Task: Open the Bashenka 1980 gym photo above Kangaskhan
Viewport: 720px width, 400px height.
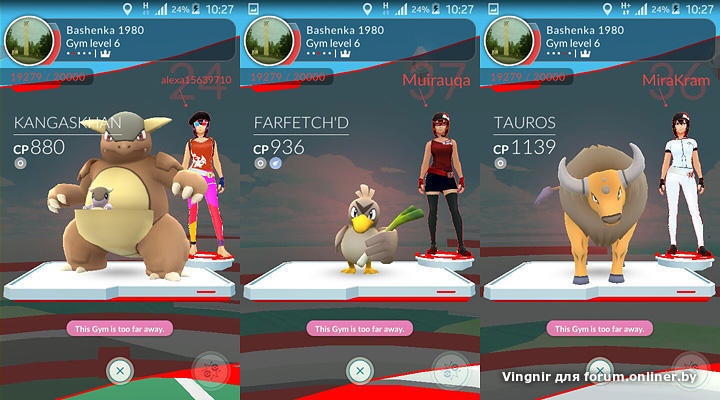Action: [28, 42]
